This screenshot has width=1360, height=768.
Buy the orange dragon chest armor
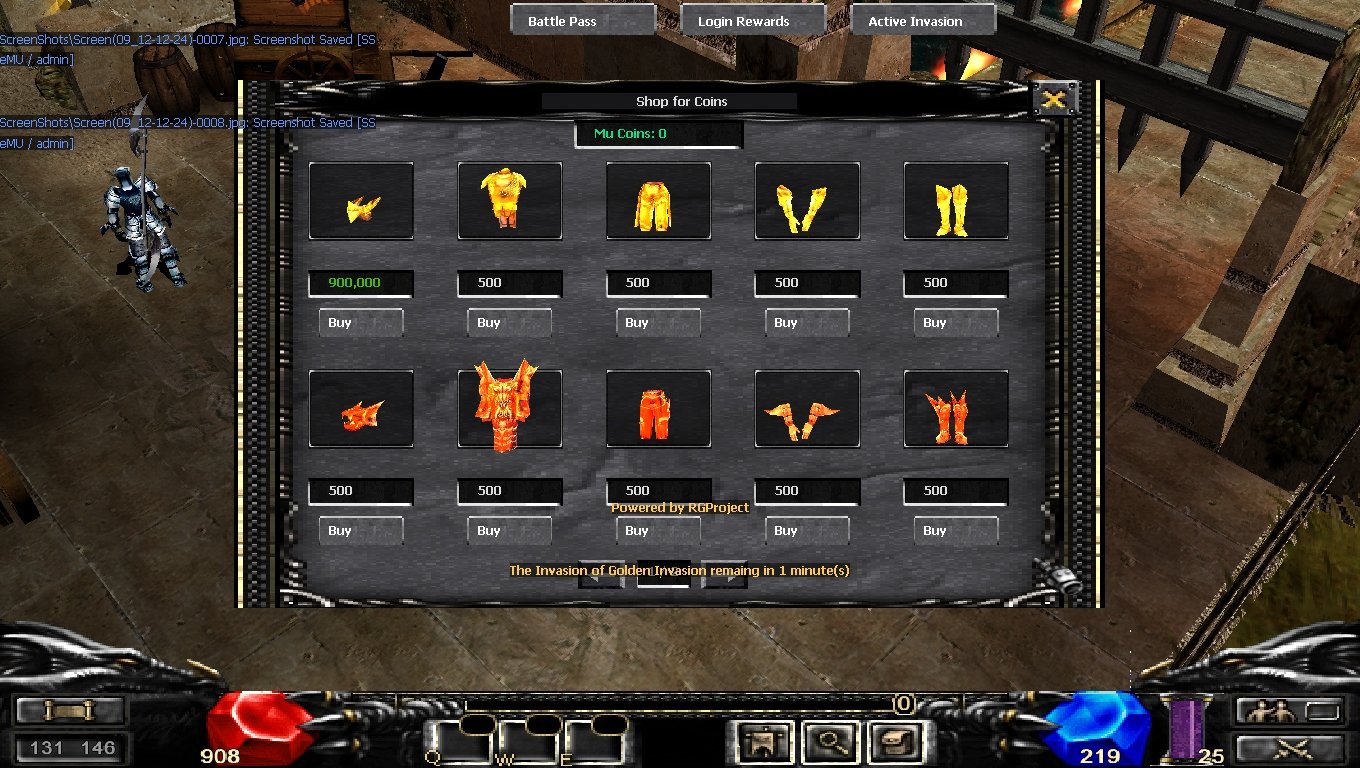pyautogui.click(x=509, y=530)
